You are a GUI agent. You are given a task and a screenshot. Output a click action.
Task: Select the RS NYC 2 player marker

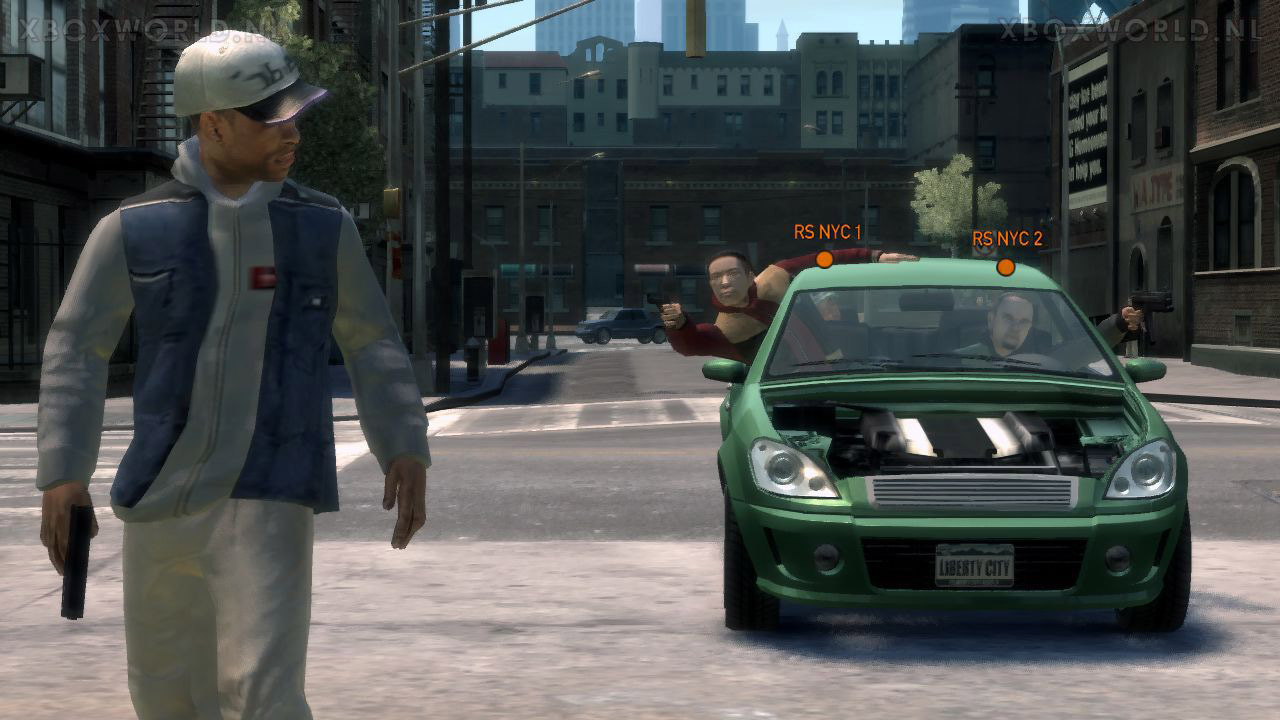pyautogui.click(x=1005, y=267)
